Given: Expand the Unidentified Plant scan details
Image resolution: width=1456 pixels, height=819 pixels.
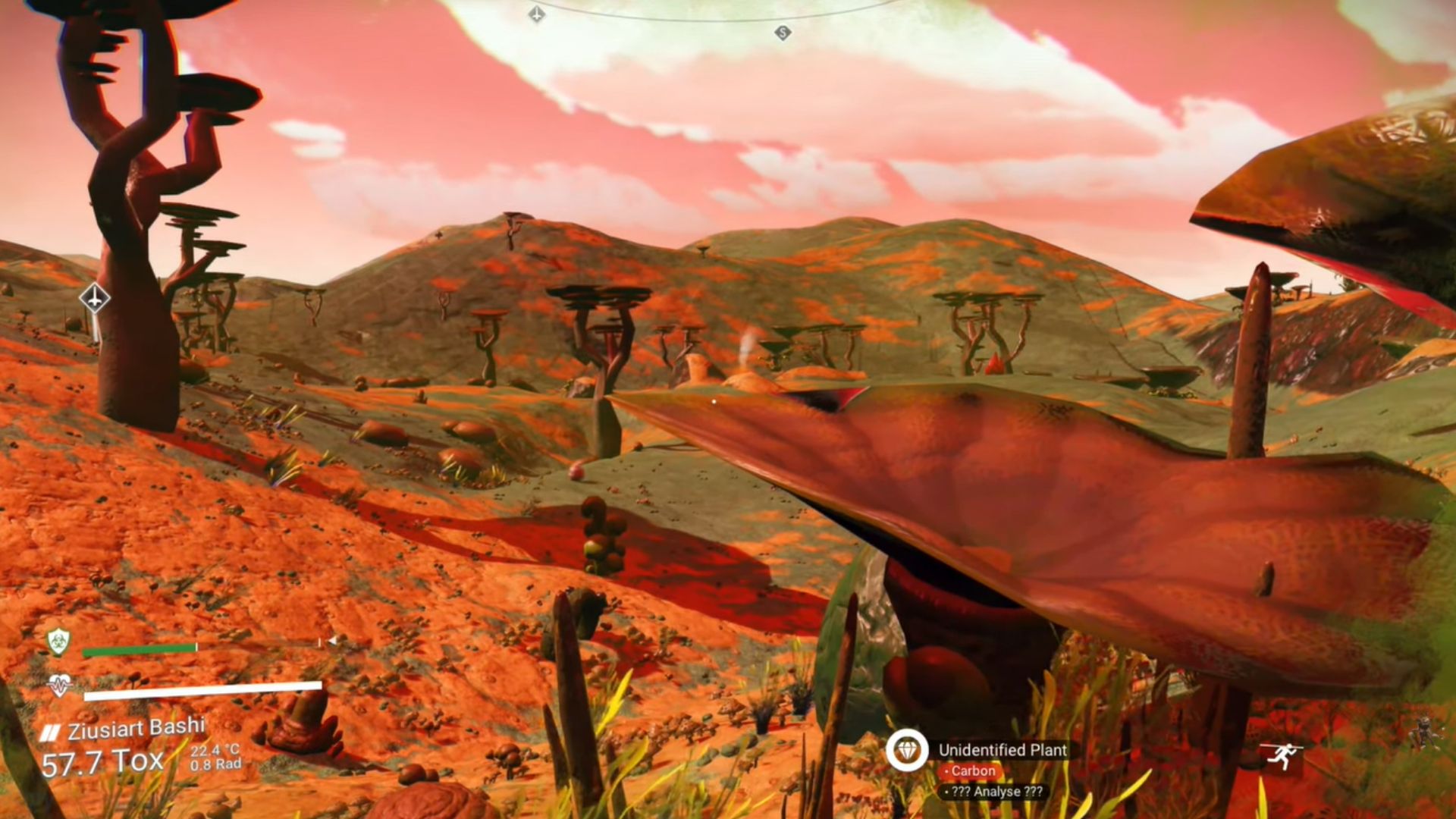Looking at the screenshot, I should (x=1003, y=751).
